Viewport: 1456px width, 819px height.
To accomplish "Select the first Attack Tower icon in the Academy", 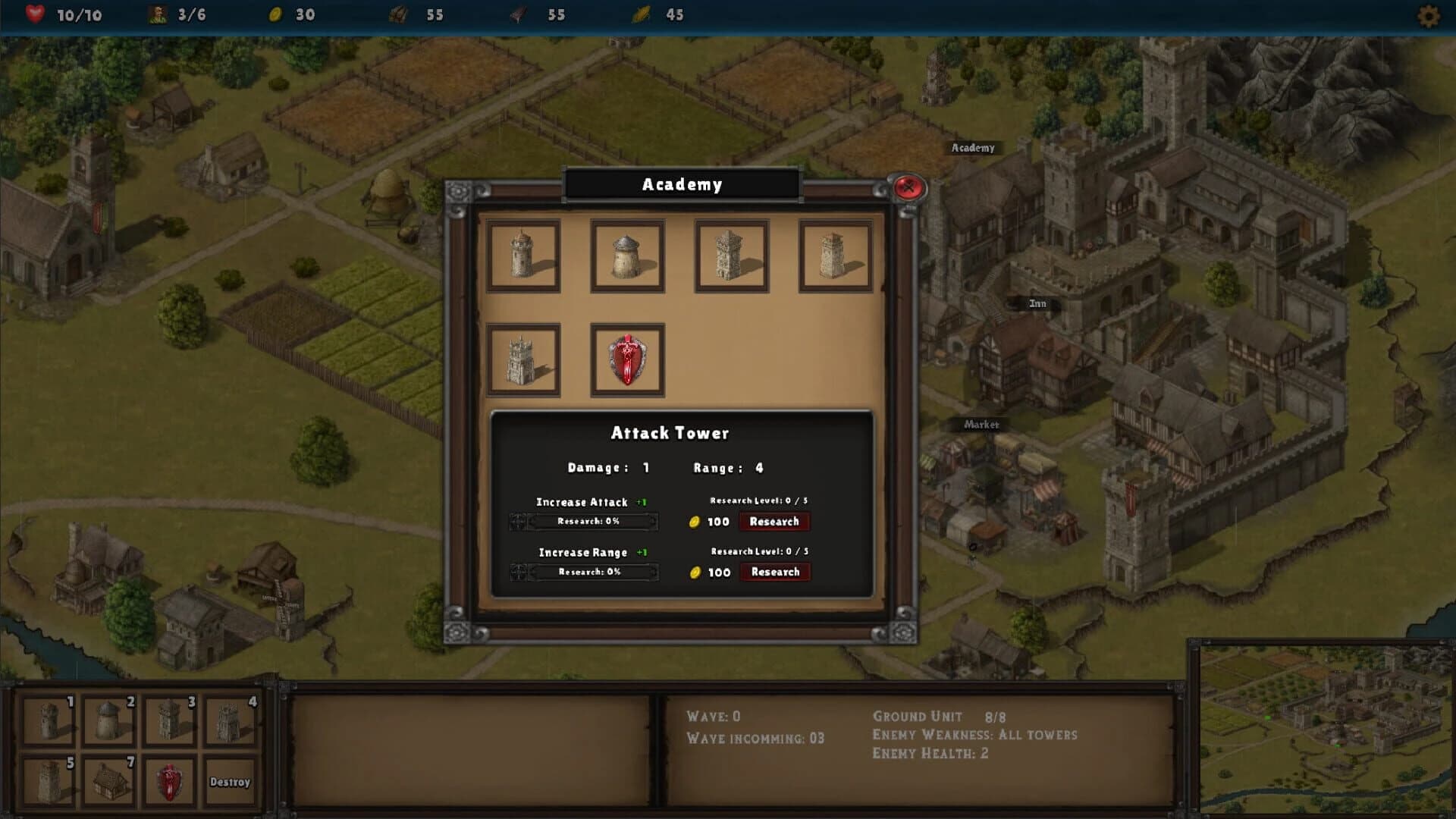I will [x=523, y=256].
